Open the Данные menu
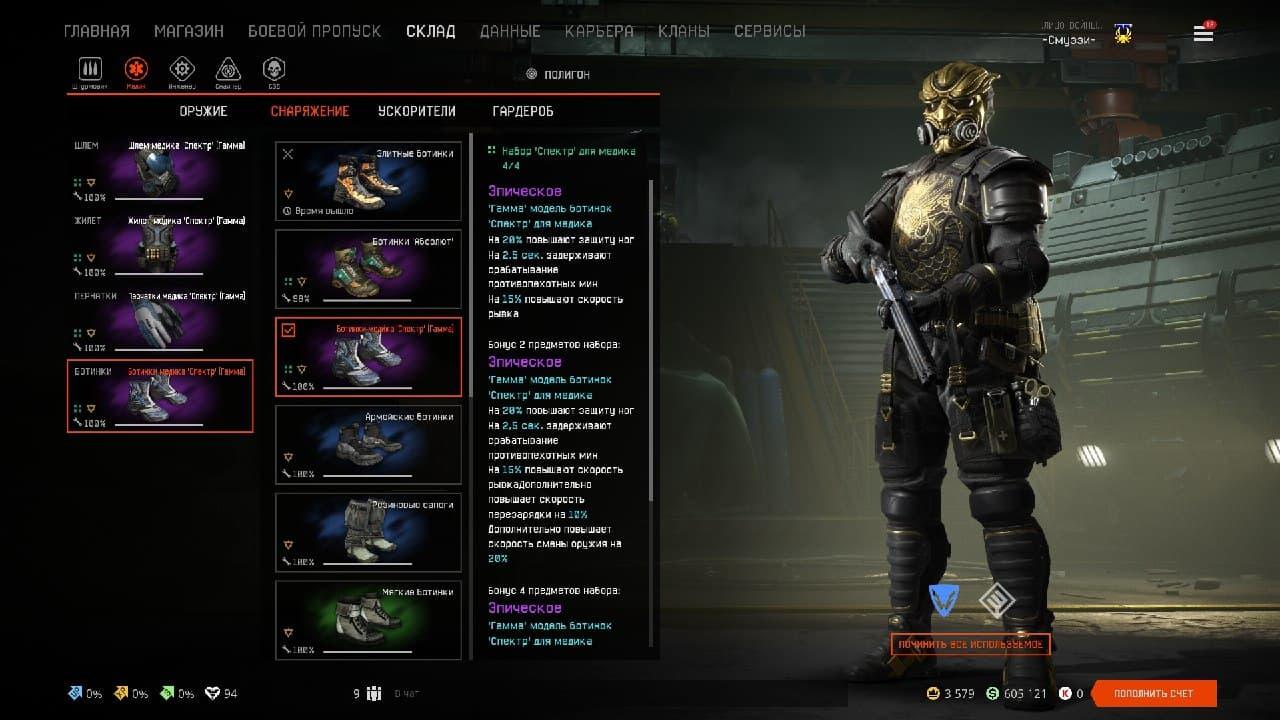 tap(510, 31)
